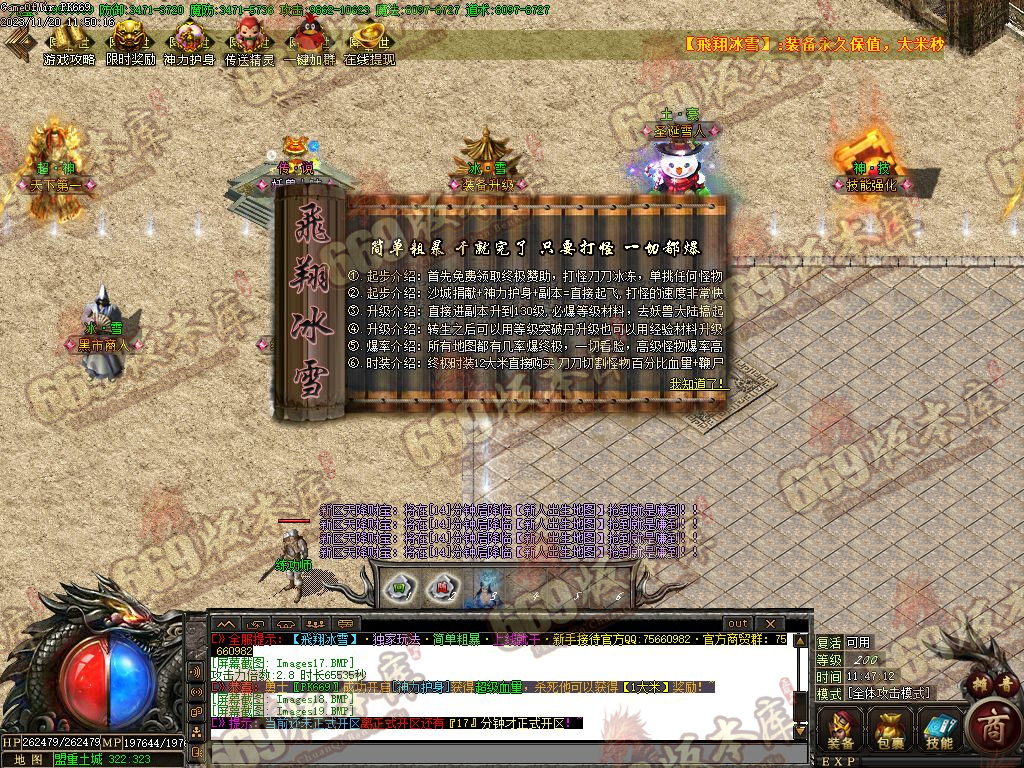The height and width of the screenshot is (768, 1024).
Task: Type in the chat input field
Action: click(x=500, y=748)
